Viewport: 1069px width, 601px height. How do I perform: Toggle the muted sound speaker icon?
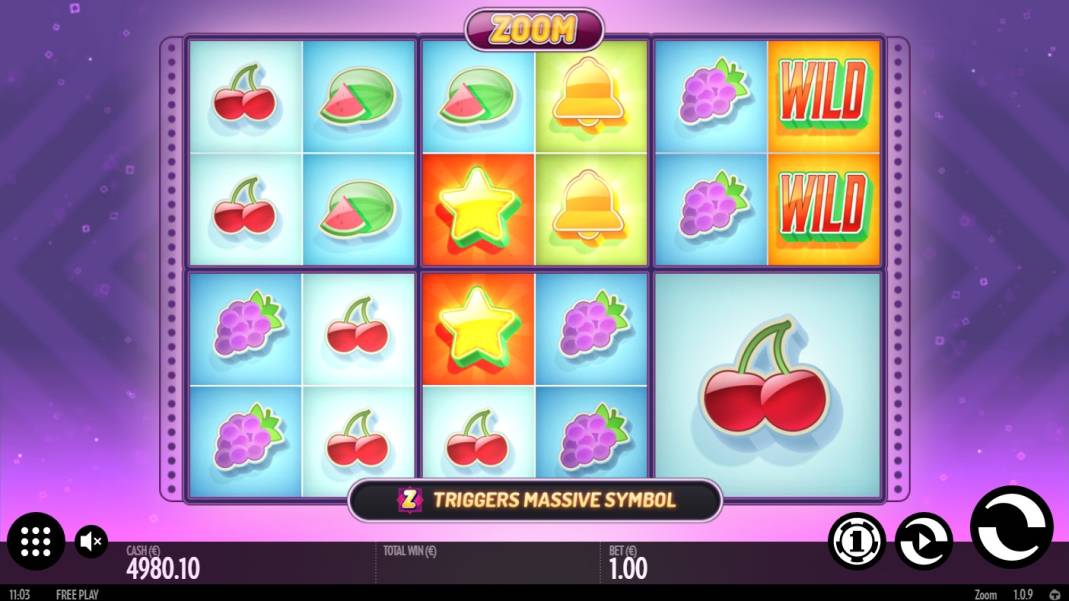coord(91,542)
